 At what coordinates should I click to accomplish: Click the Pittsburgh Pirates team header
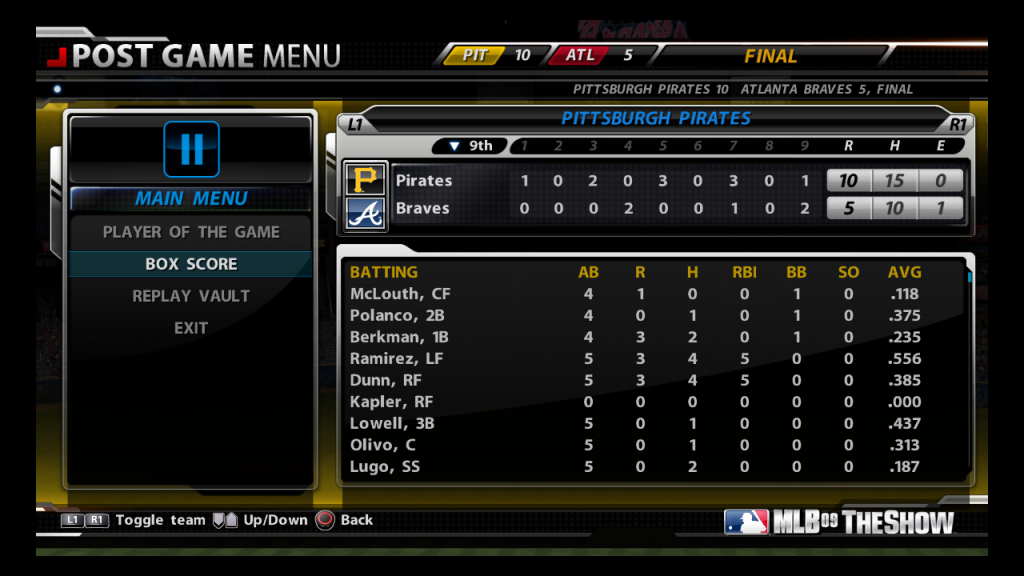click(655, 118)
